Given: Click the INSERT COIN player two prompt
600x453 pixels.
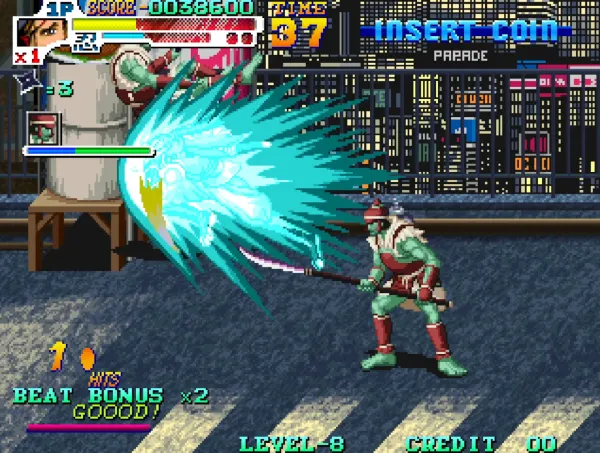Looking at the screenshot, I should (x=466, y=30).
